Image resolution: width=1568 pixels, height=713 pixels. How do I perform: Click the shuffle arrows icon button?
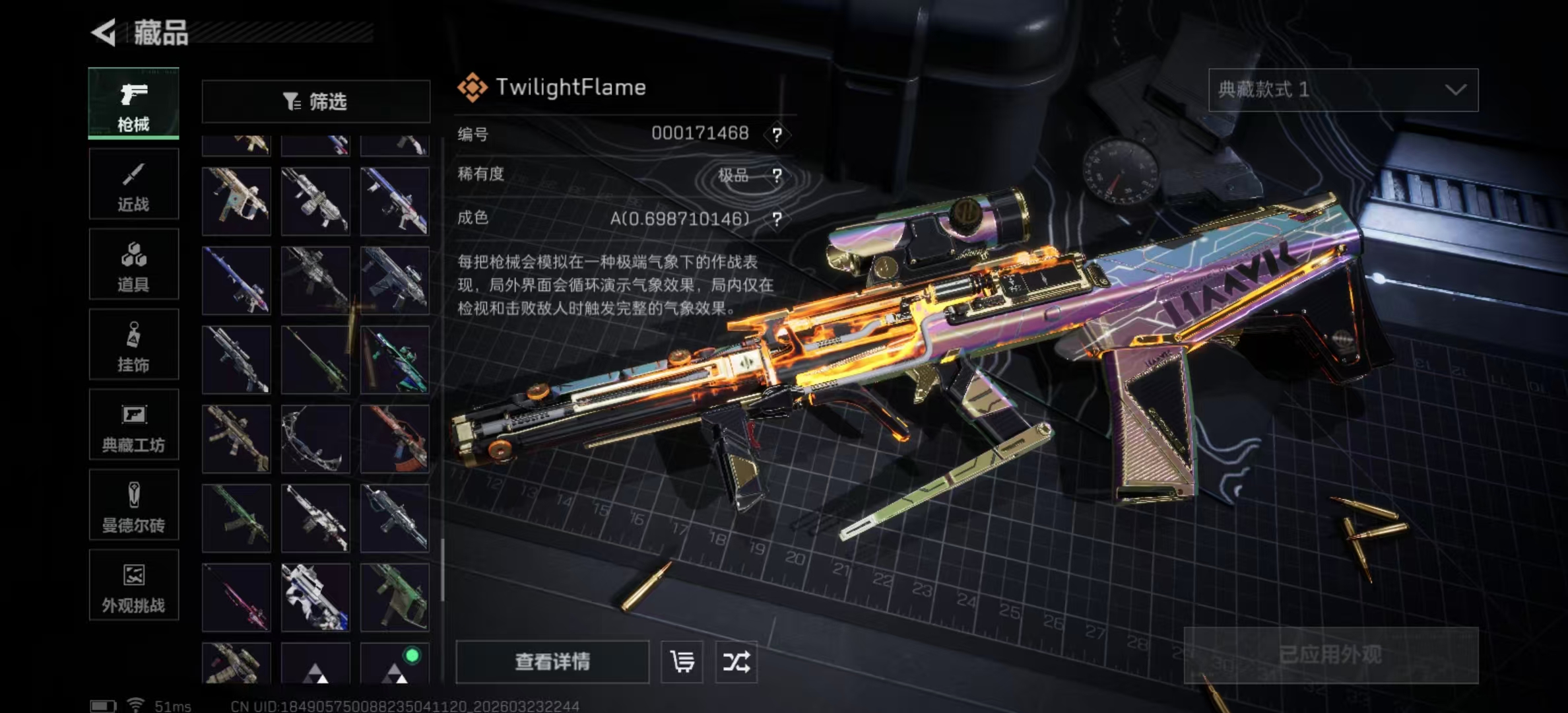736,662
